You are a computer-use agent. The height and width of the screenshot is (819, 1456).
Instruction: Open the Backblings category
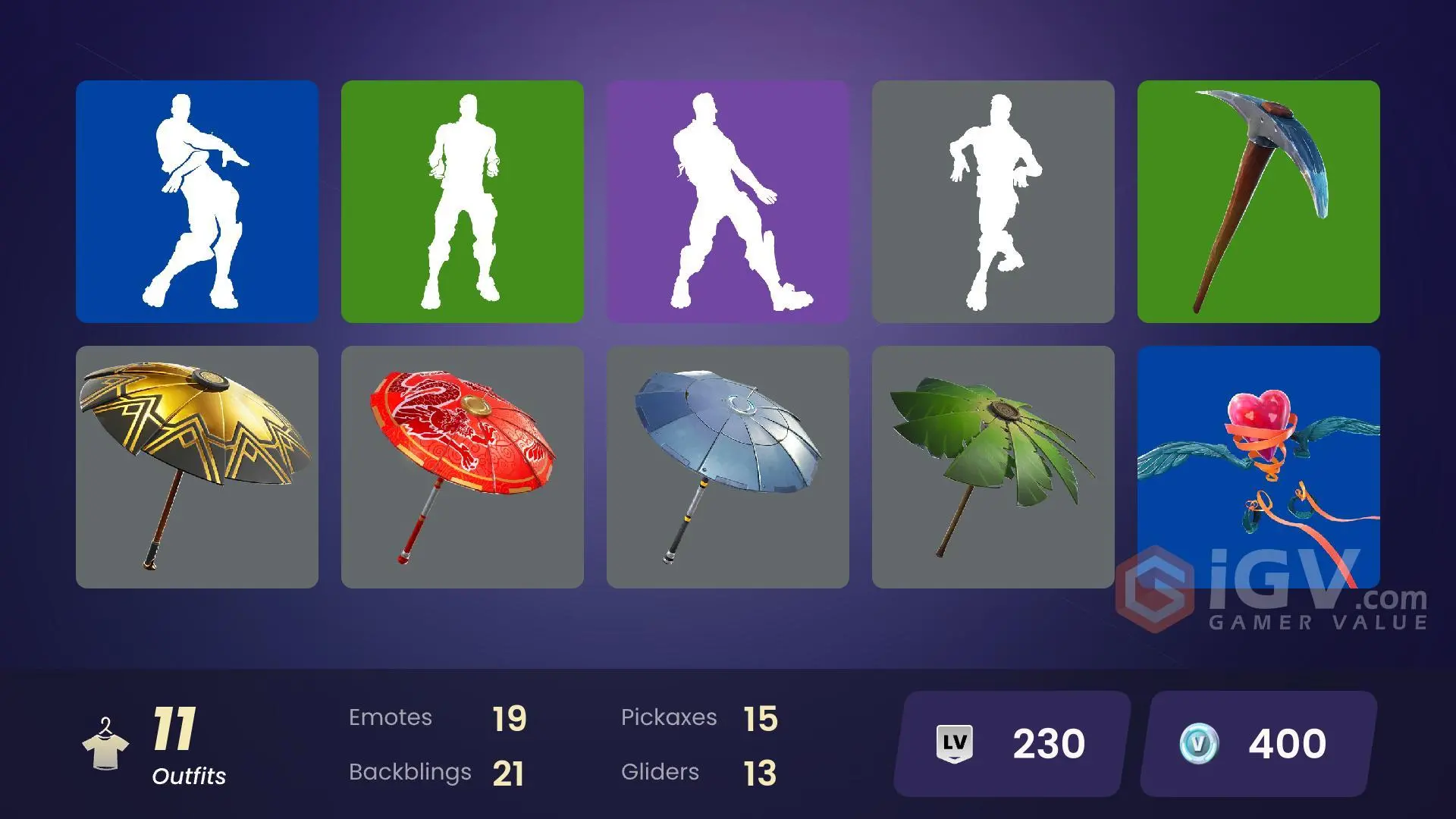411,771
